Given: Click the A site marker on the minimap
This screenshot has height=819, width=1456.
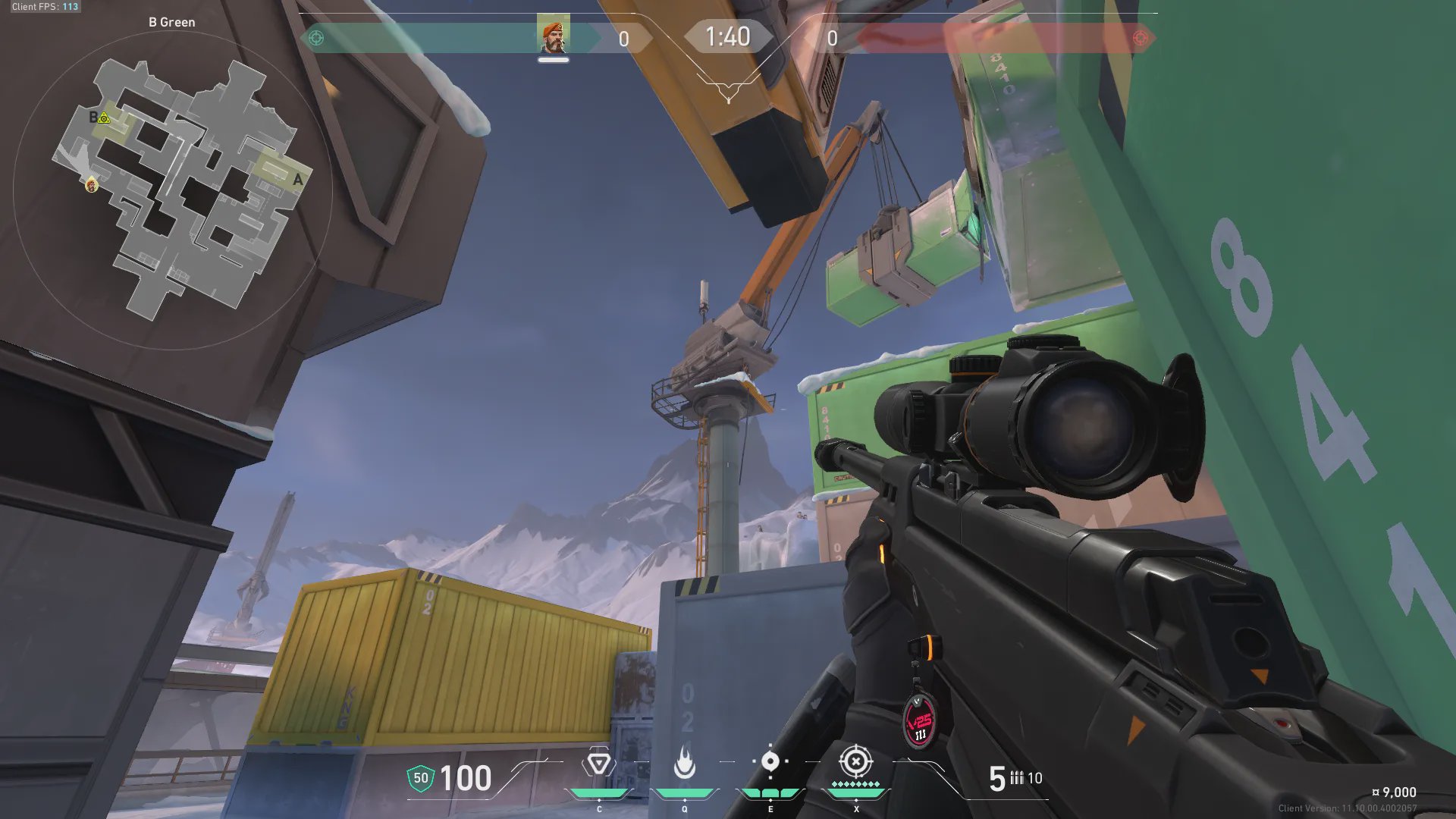Looking at the screenshot, I should point(297,180).
